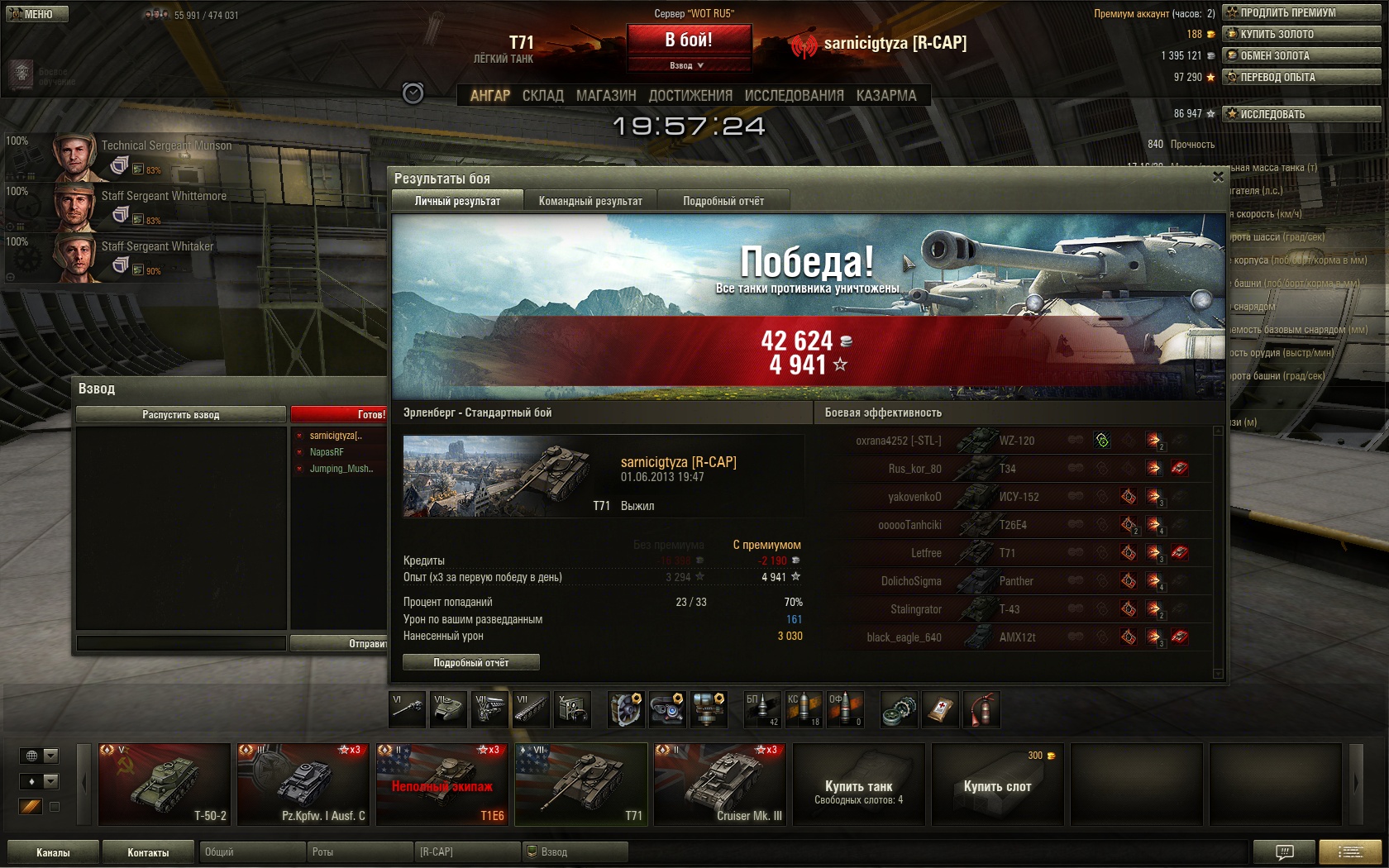Open the ИССЛЕДОВАНИЯ section
Image resolution: width=1389 pixels, height=868 pixels.
794,96
